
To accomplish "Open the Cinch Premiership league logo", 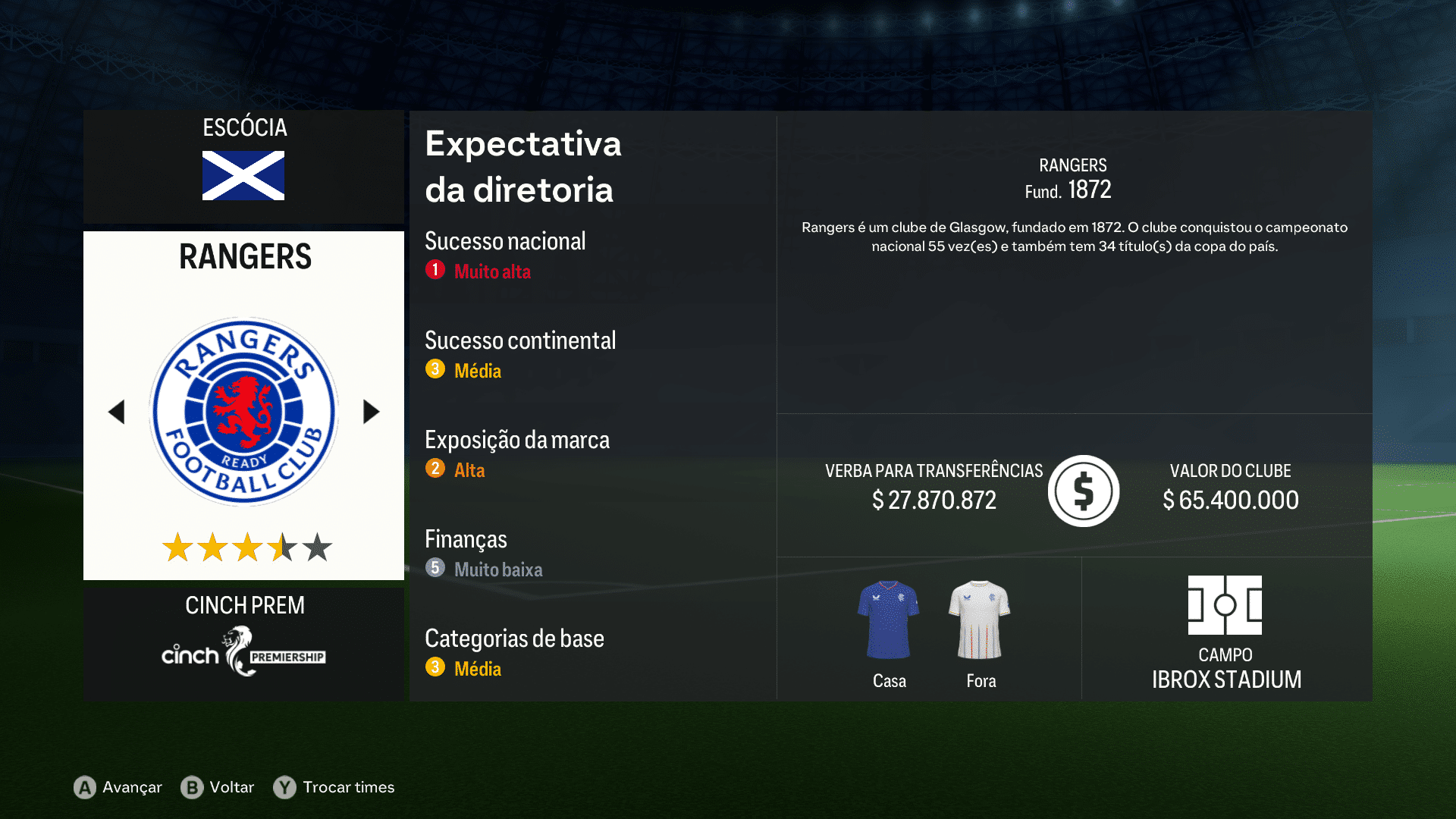I will tap(243, 652).
